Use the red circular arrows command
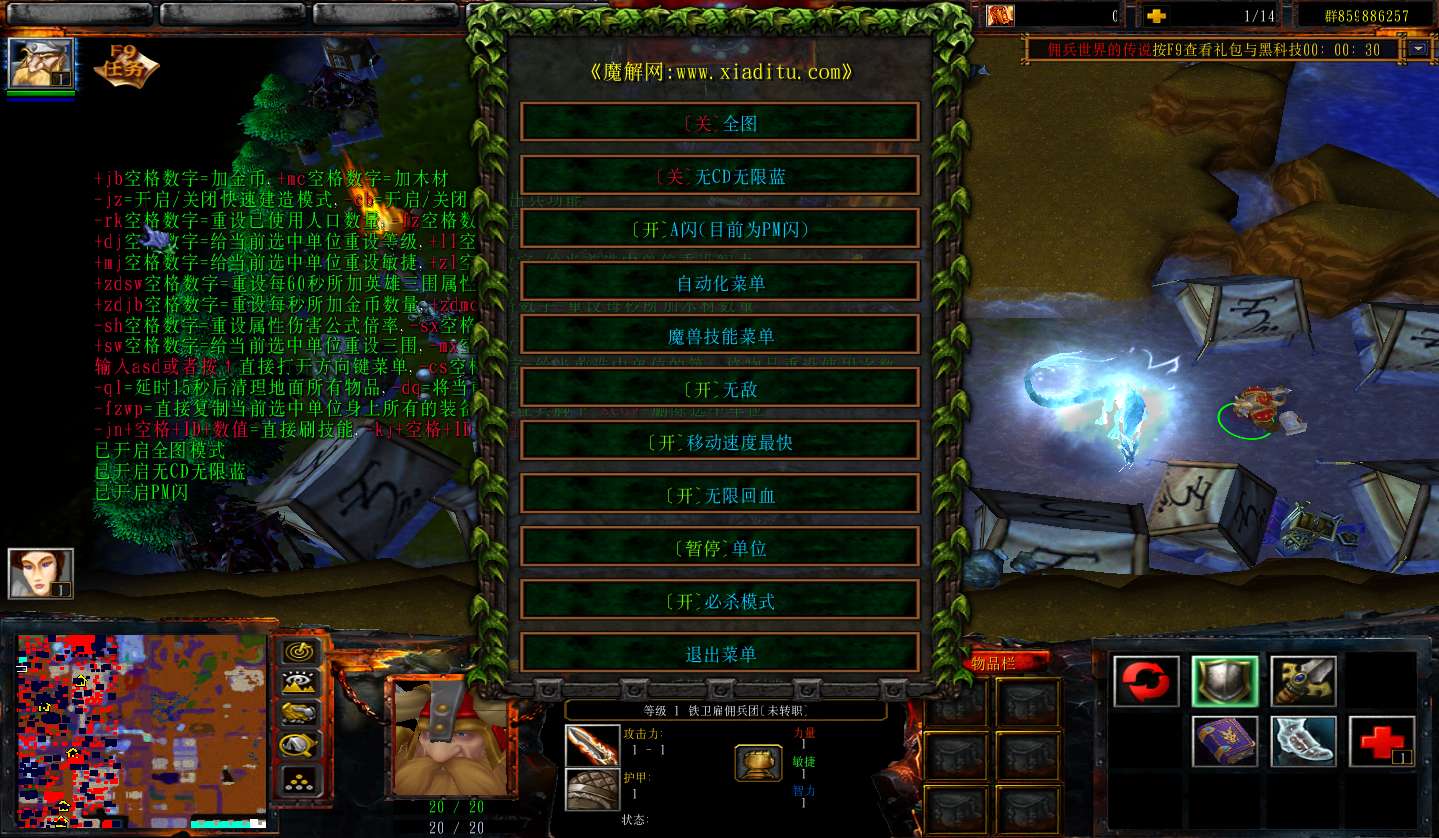Image resolution: width=1439 pixels, height=838 pixels. click(1146, 682)
